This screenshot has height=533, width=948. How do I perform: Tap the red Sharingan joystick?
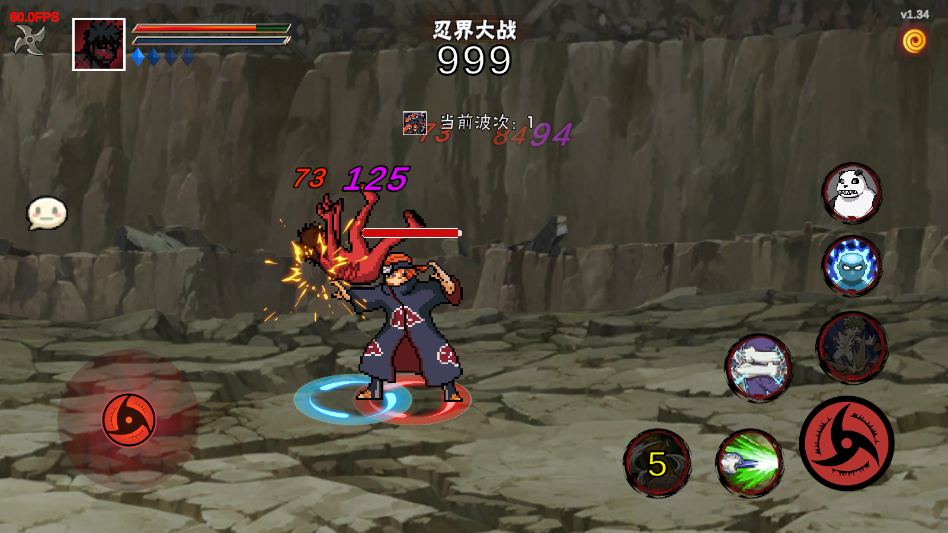(x=129, y=420)
